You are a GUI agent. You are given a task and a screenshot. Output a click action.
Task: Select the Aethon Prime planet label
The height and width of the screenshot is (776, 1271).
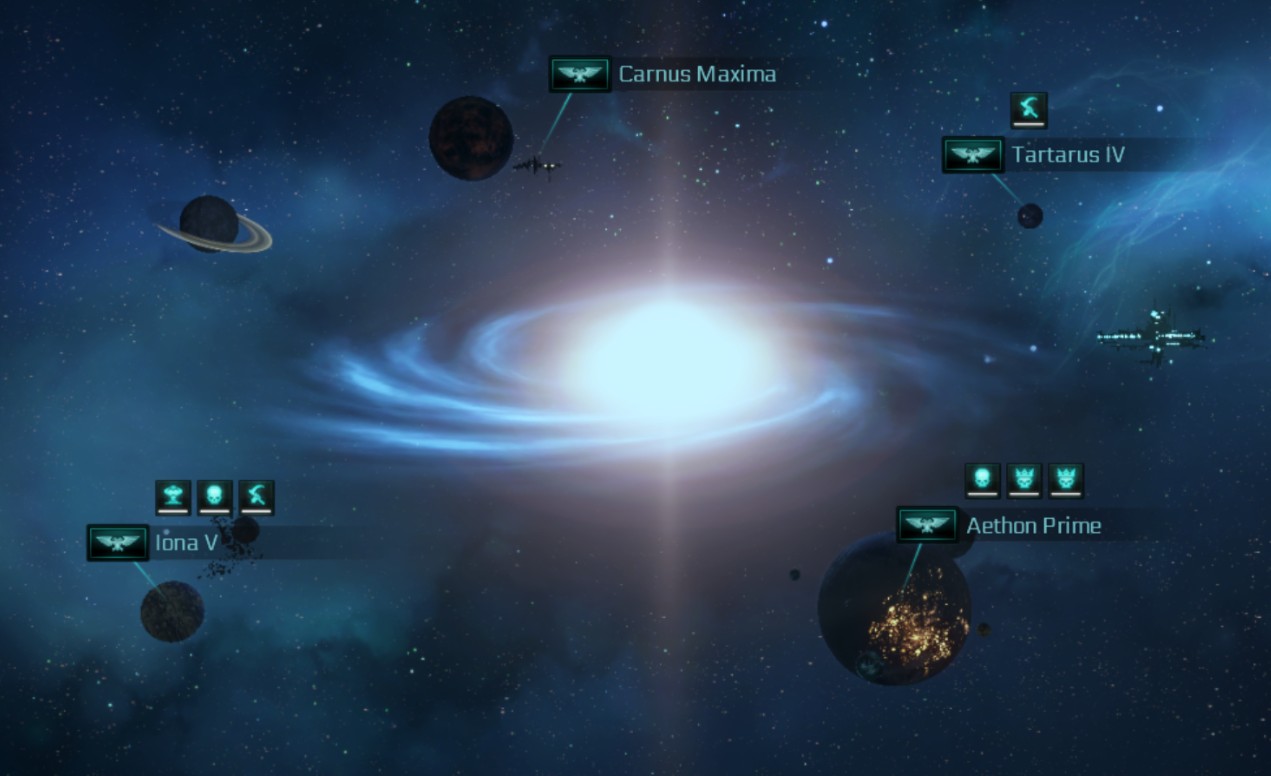point(1033,526)
